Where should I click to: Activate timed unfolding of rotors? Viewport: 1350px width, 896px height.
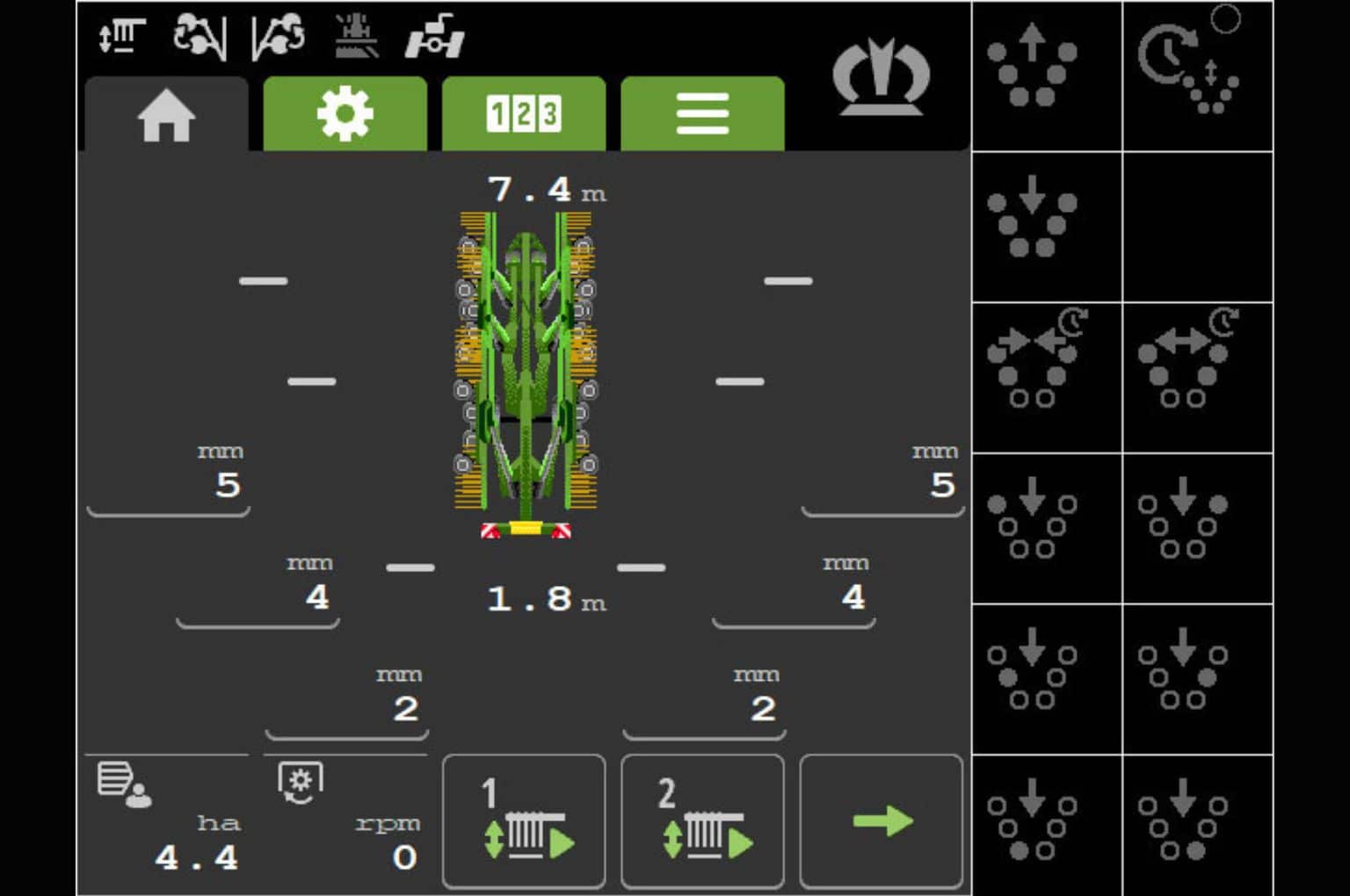[1198, 376]
